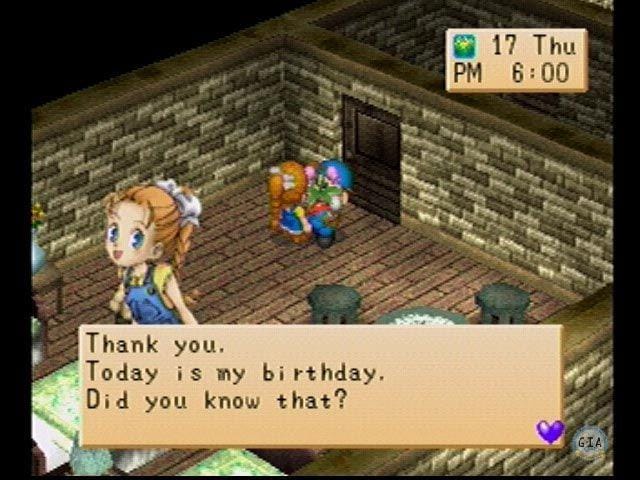
Task: Click the purple heart affection icon
Action: tap(550, 431)
